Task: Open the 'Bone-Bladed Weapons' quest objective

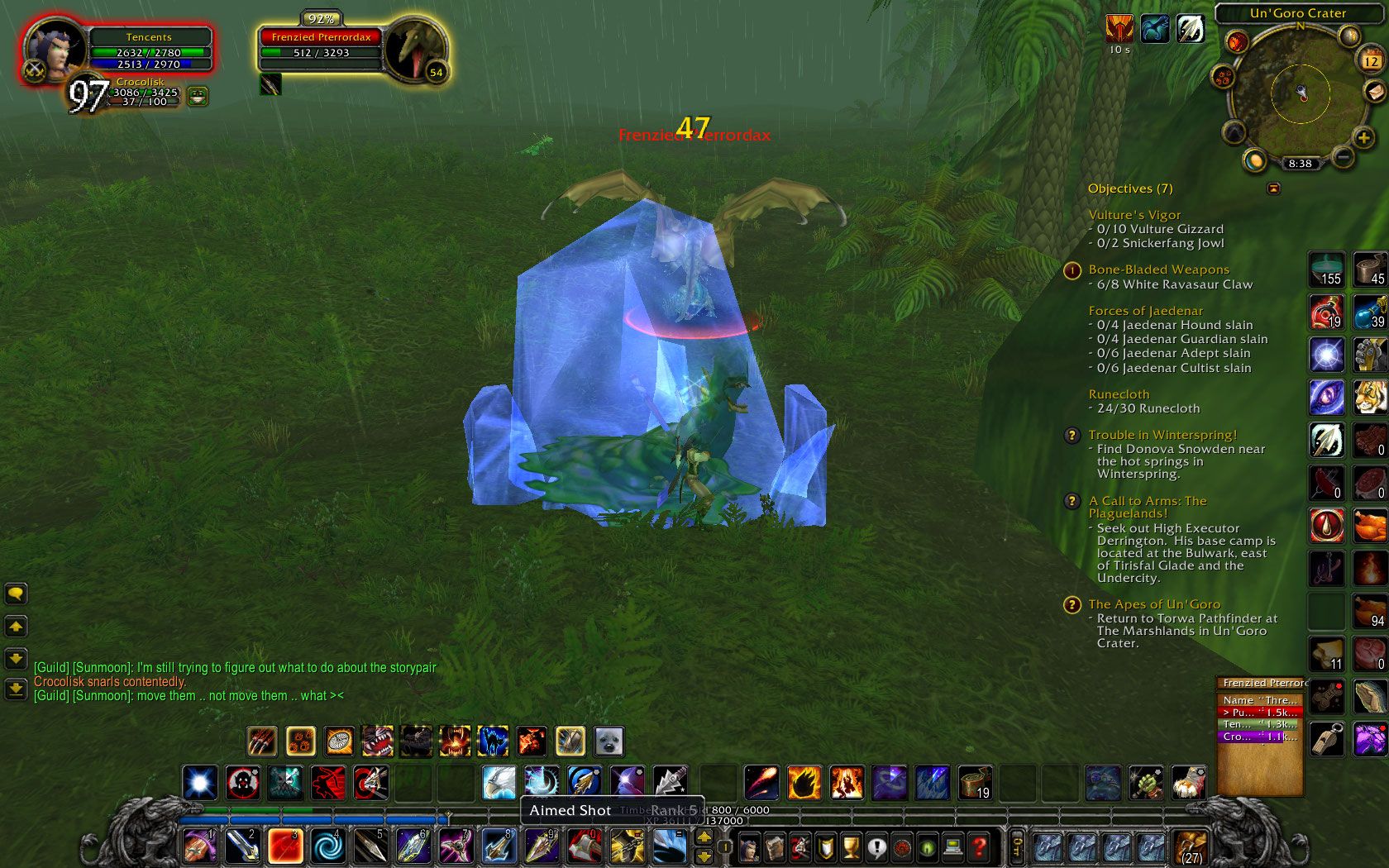Action: [1158, 269]
